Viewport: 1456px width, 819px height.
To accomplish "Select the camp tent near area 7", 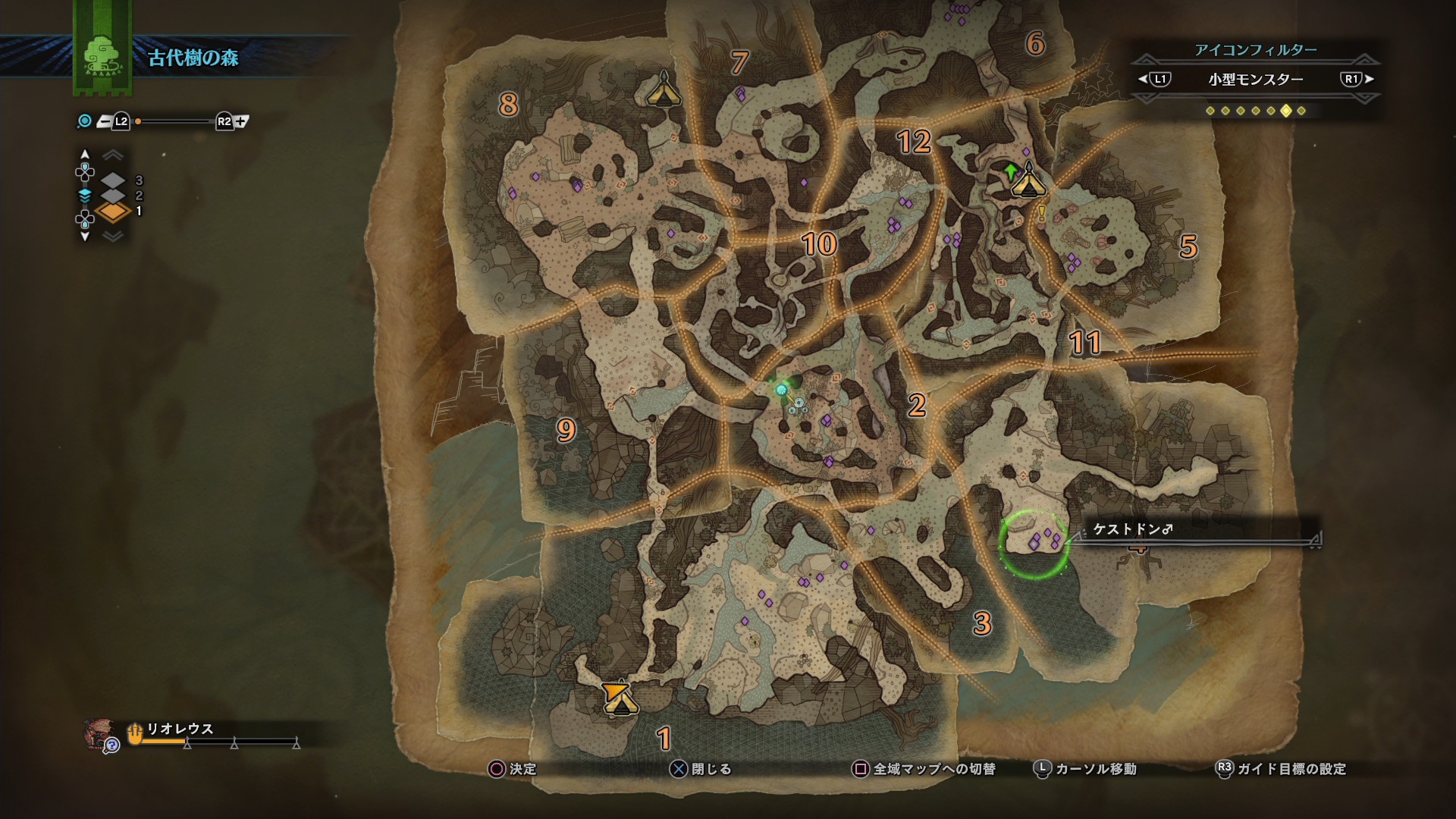I will [664, 91].
